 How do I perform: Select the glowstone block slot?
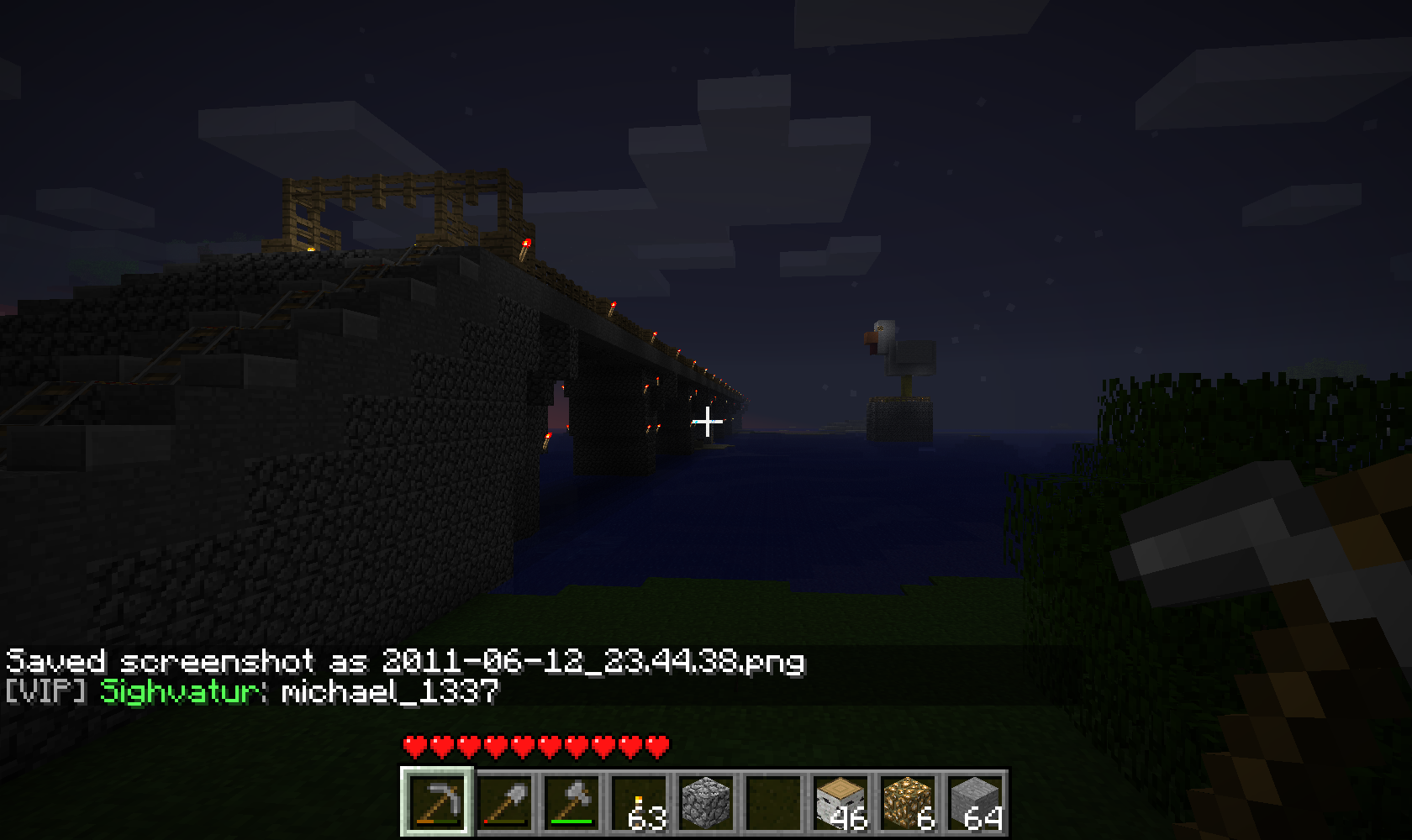coord(908,801)
